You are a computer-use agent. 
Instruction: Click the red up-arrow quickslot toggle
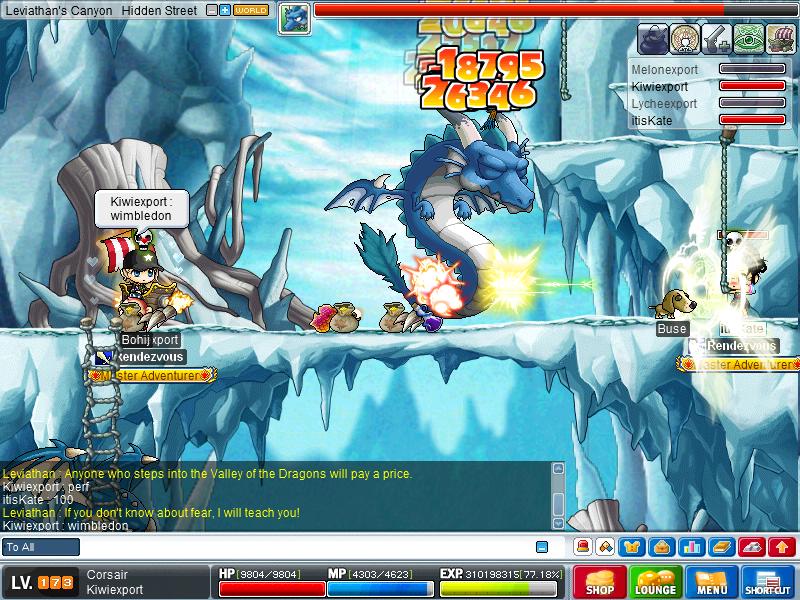coord(782,547)
